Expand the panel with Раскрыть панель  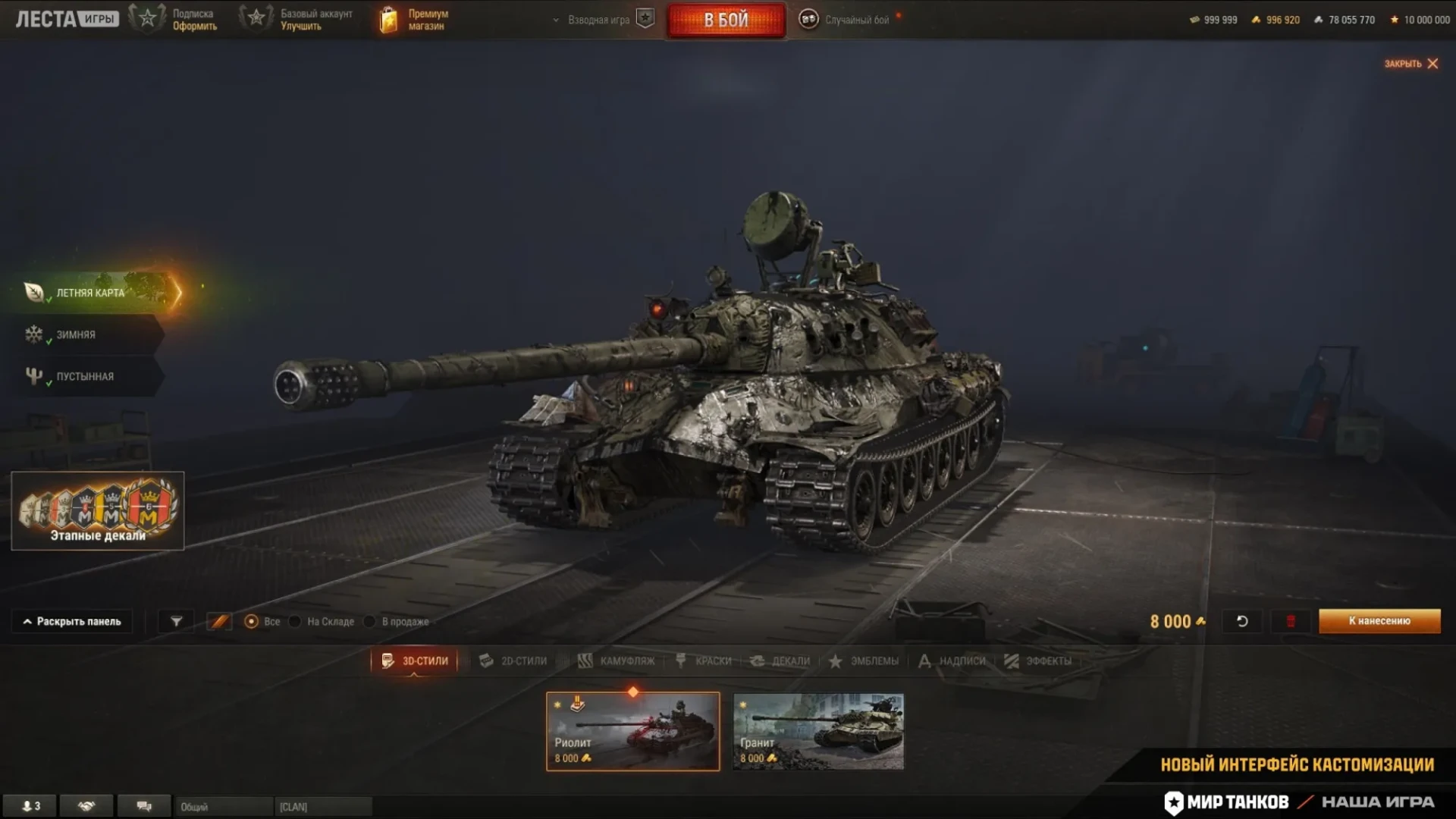point(72,621)
